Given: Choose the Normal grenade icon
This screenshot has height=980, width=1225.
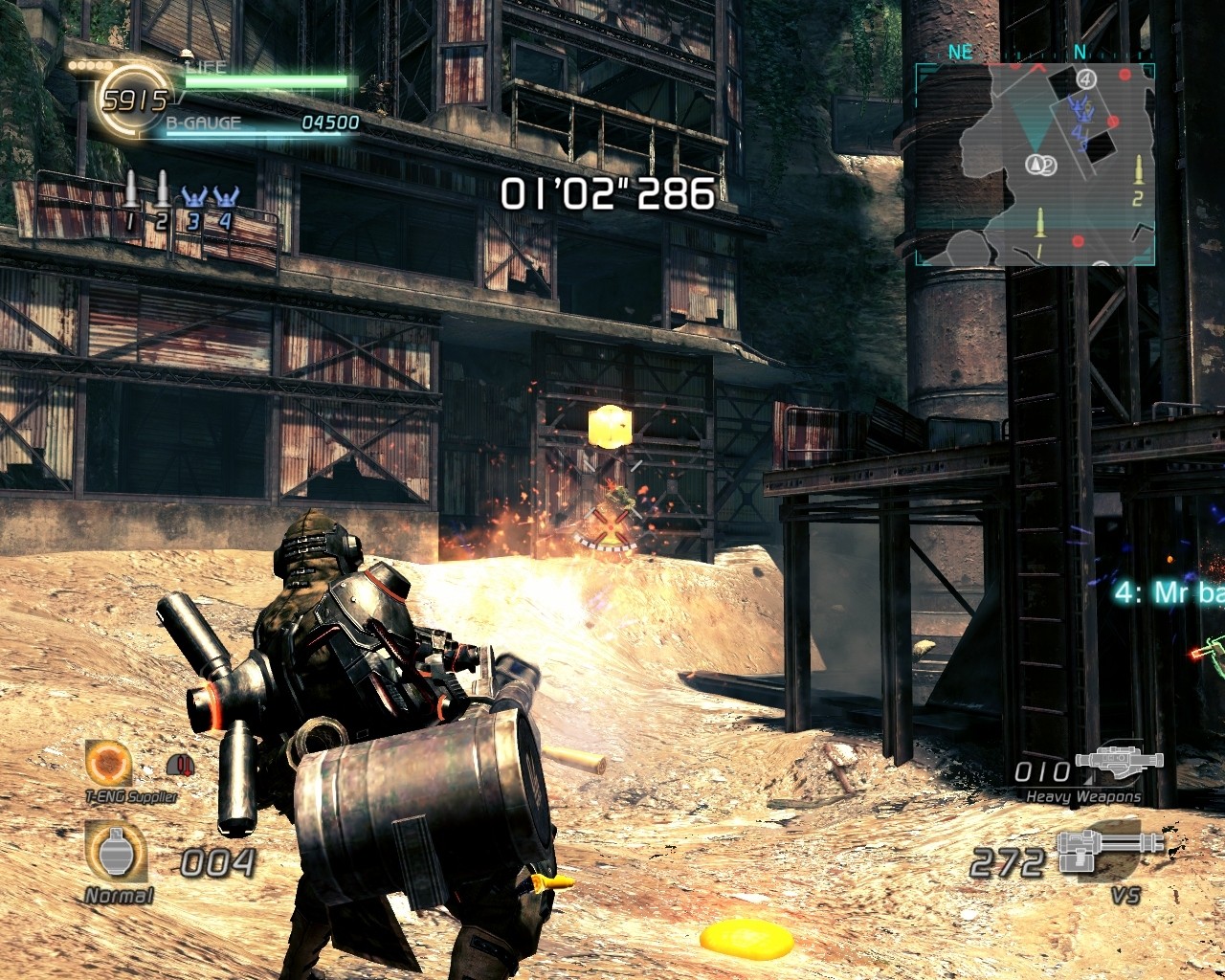Looking at the screenshot, I should pos(116,852).
